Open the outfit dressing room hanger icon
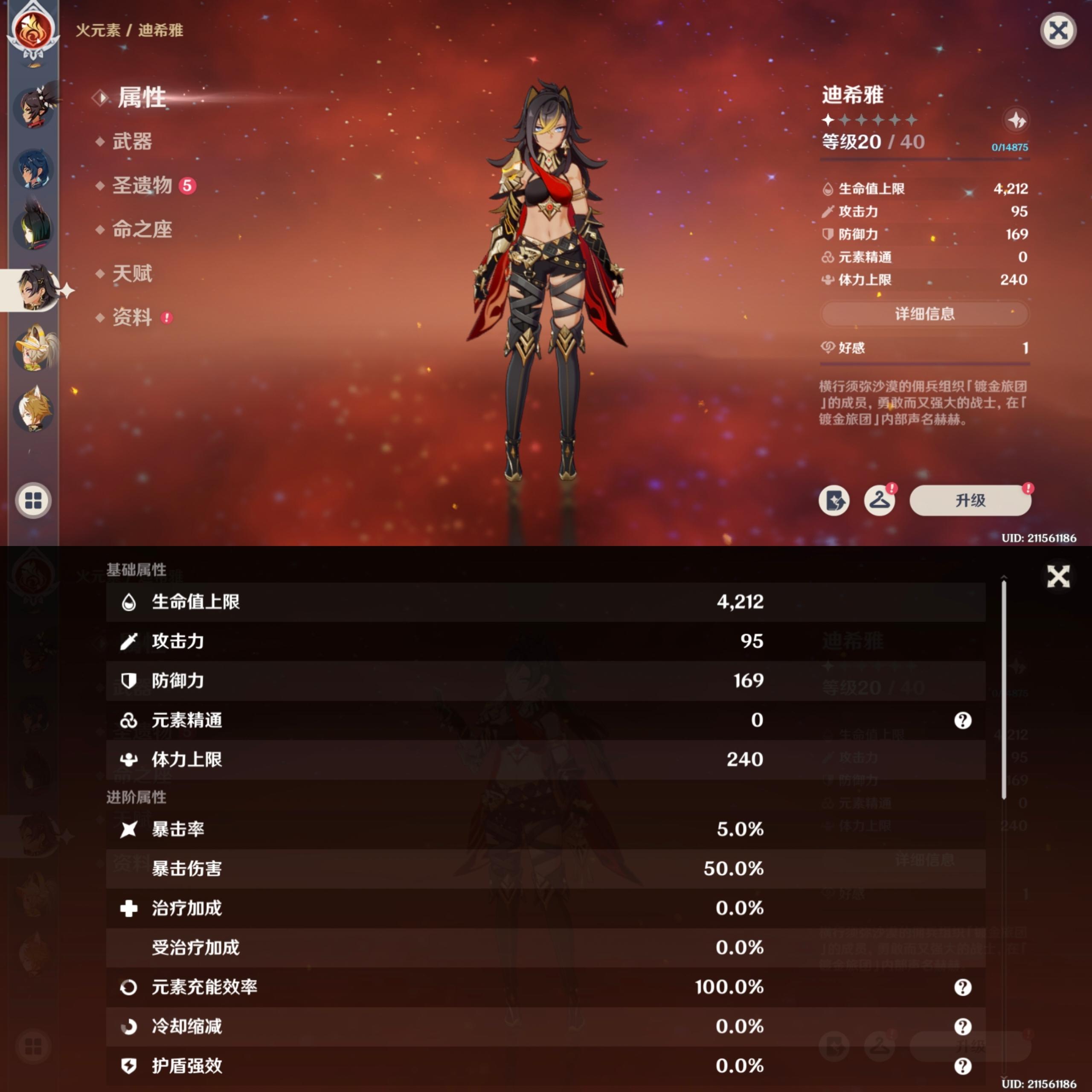The image size is (1092, 1092). [880, 501]
